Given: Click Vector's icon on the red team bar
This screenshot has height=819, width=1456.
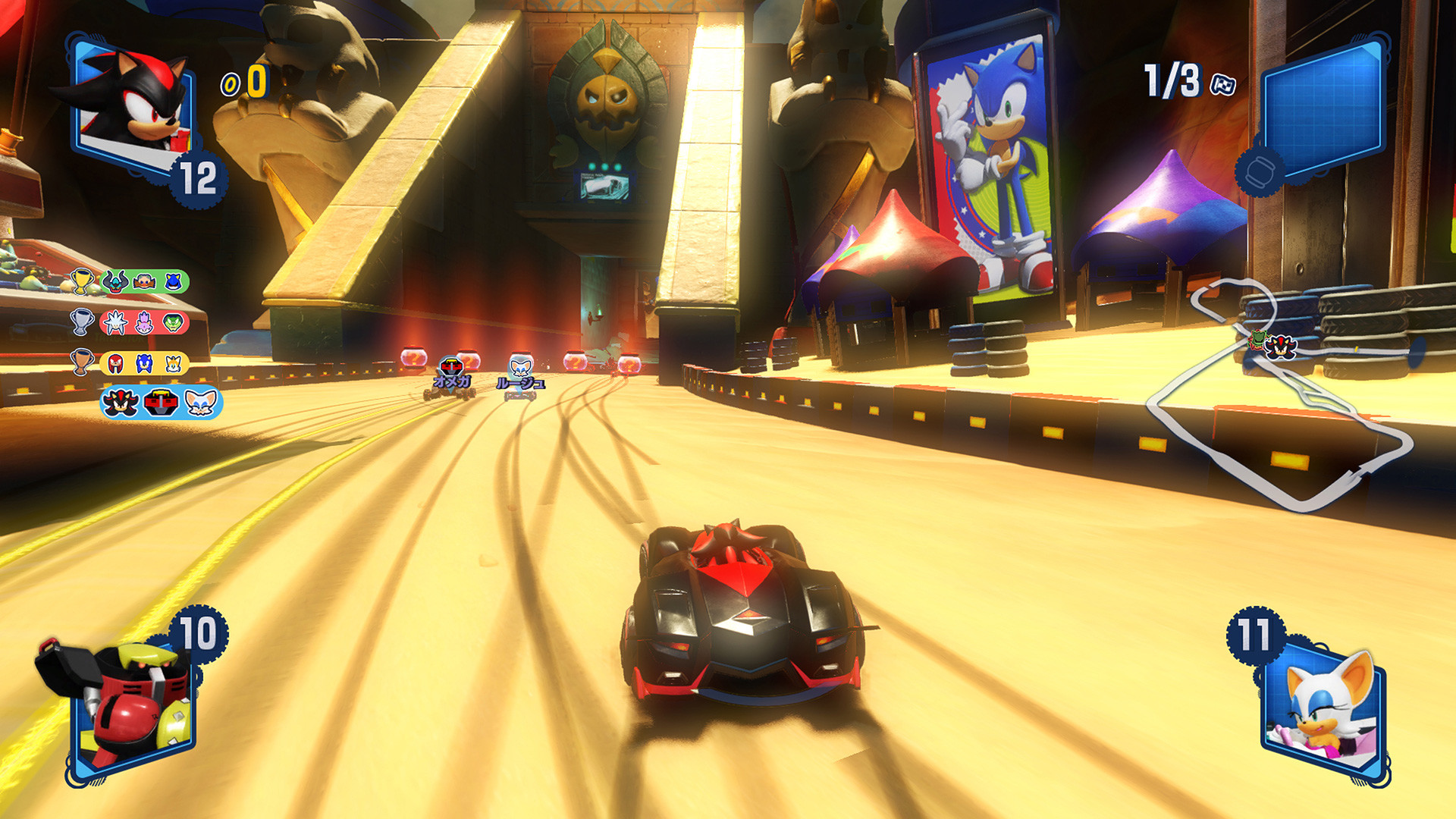Looking at the screenshot, I should [x=172, y=322].
